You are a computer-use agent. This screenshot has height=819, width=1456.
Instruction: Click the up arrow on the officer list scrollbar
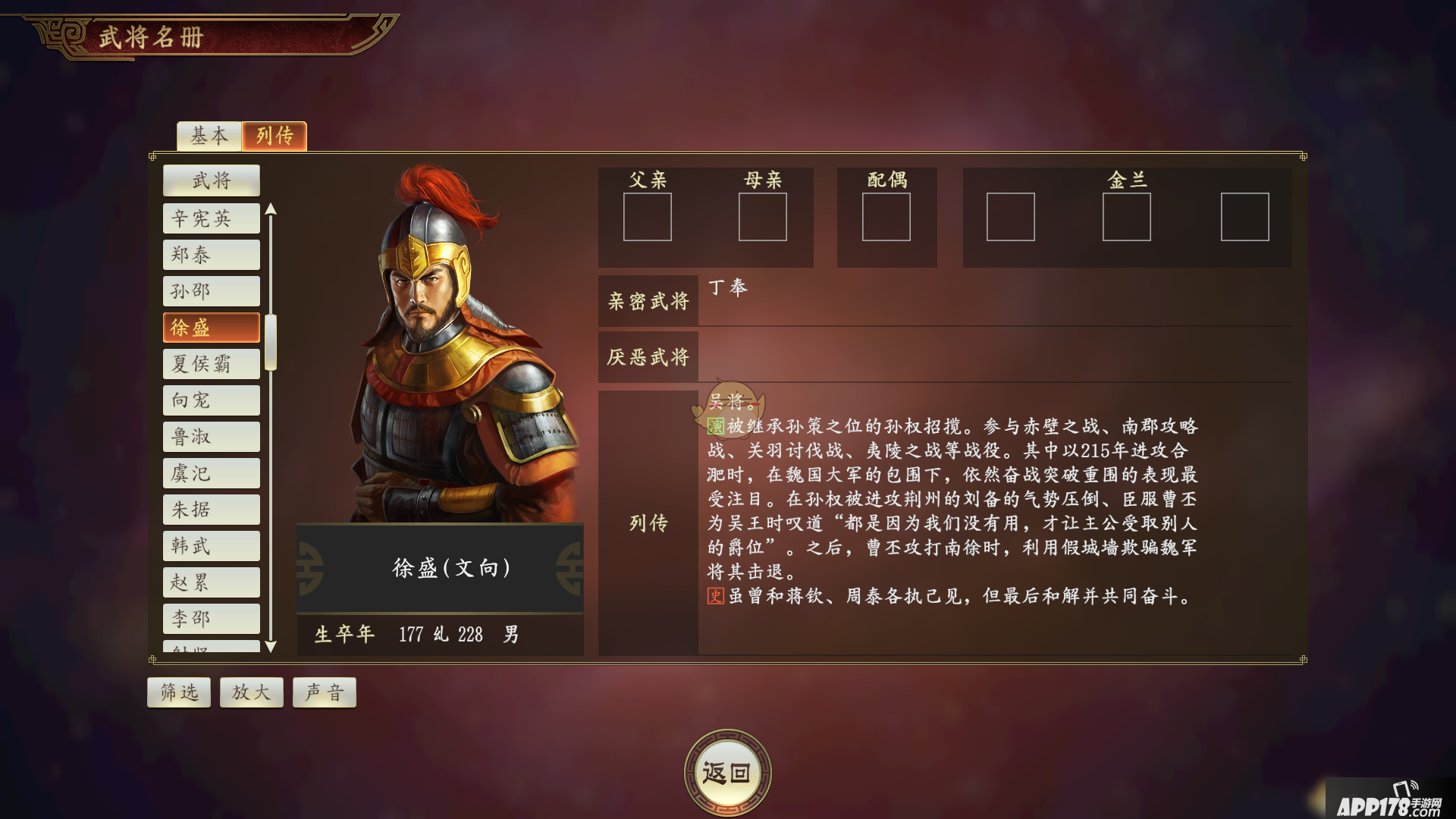272,209
